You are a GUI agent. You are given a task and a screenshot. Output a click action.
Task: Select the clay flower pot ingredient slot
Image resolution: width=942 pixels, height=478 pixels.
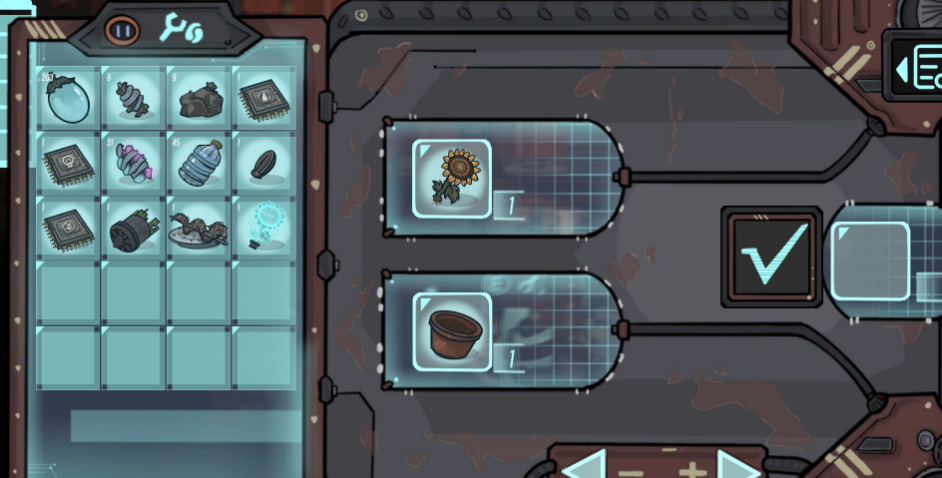coord(452,332)
